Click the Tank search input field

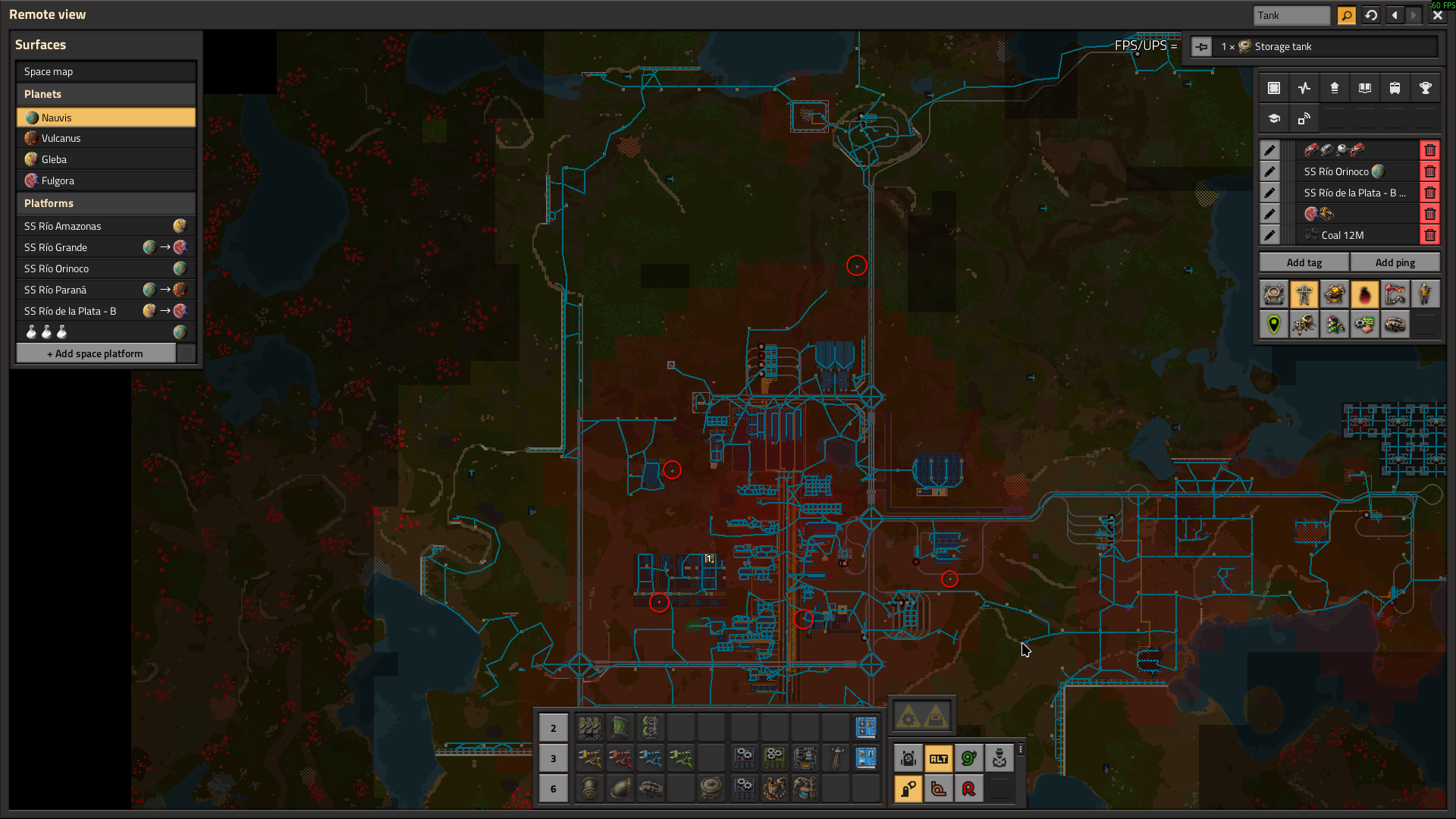pyautogui.click(x=1291, y=15)
